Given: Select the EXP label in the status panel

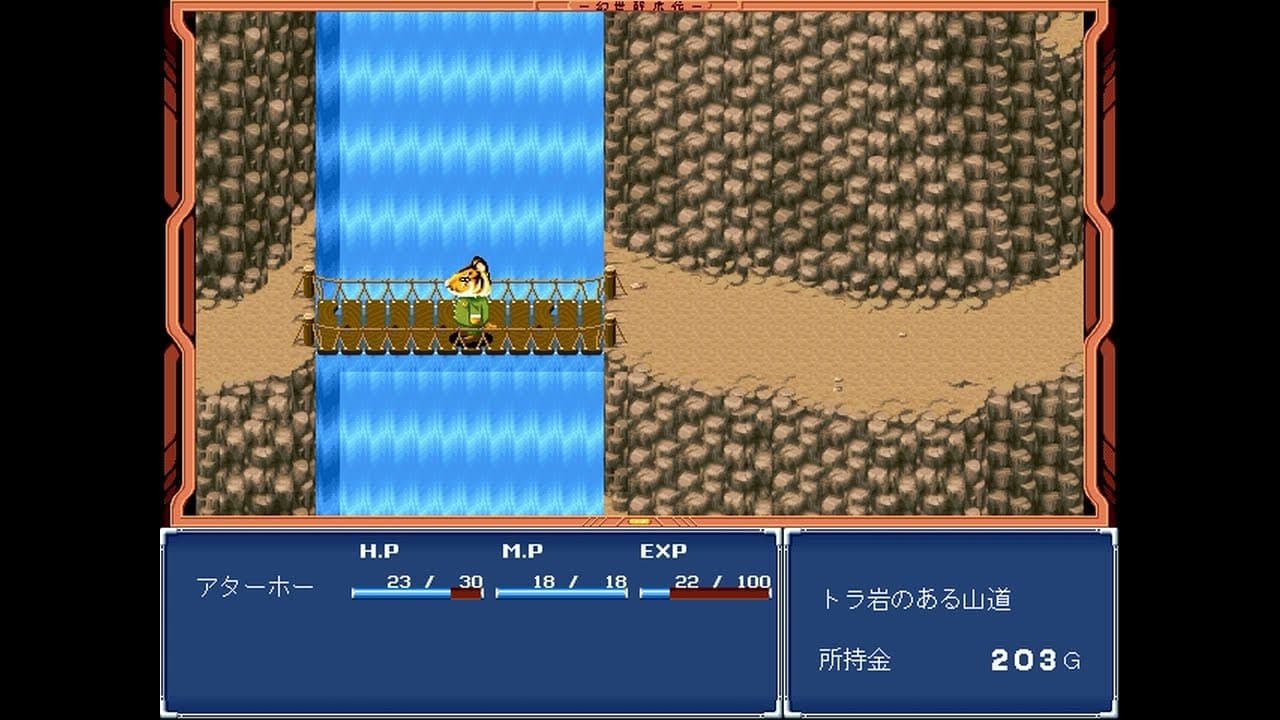Looking at the screenshot, I should point(666,551).
